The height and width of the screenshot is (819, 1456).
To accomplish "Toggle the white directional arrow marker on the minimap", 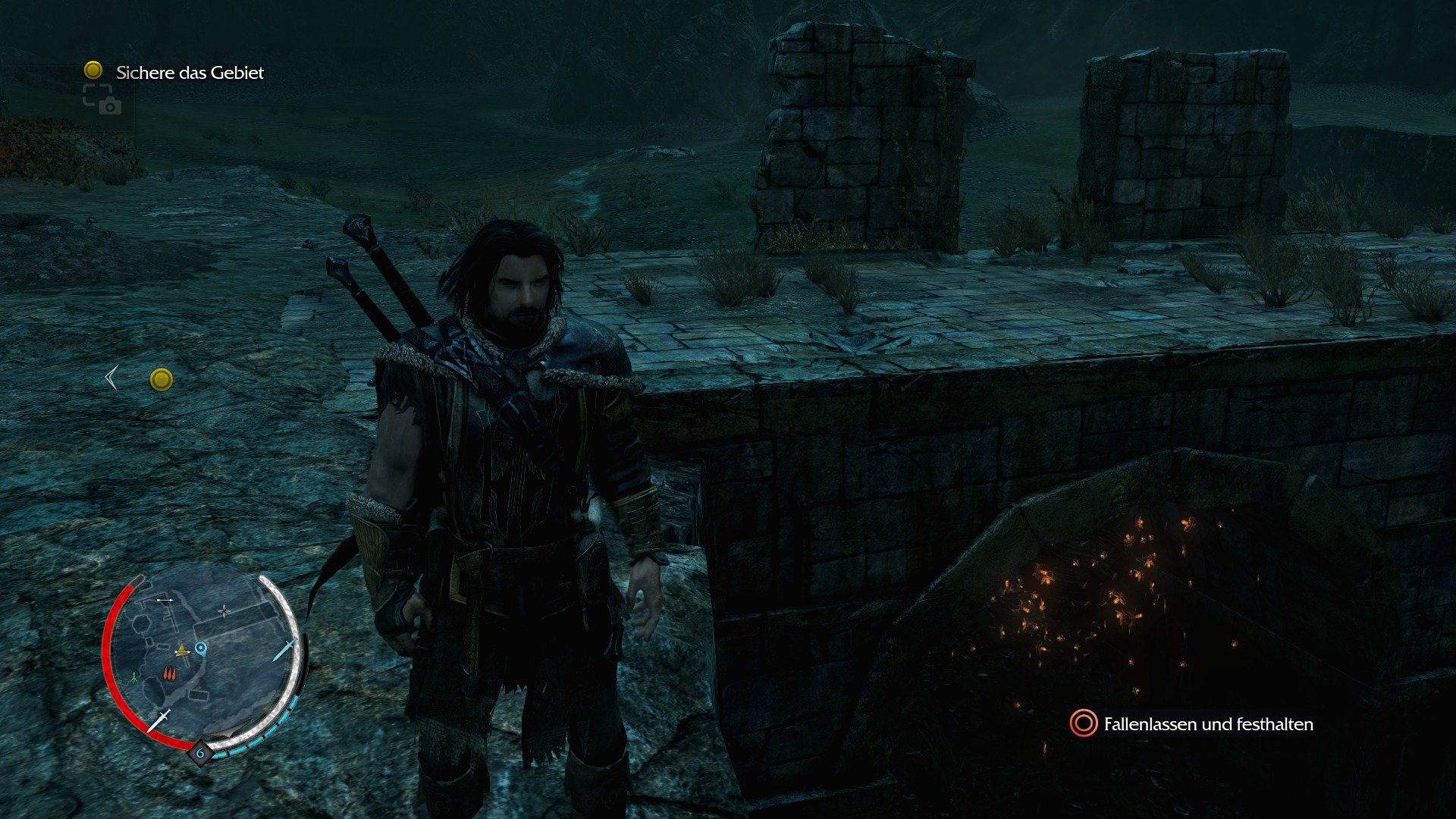I will click(164, 600).
